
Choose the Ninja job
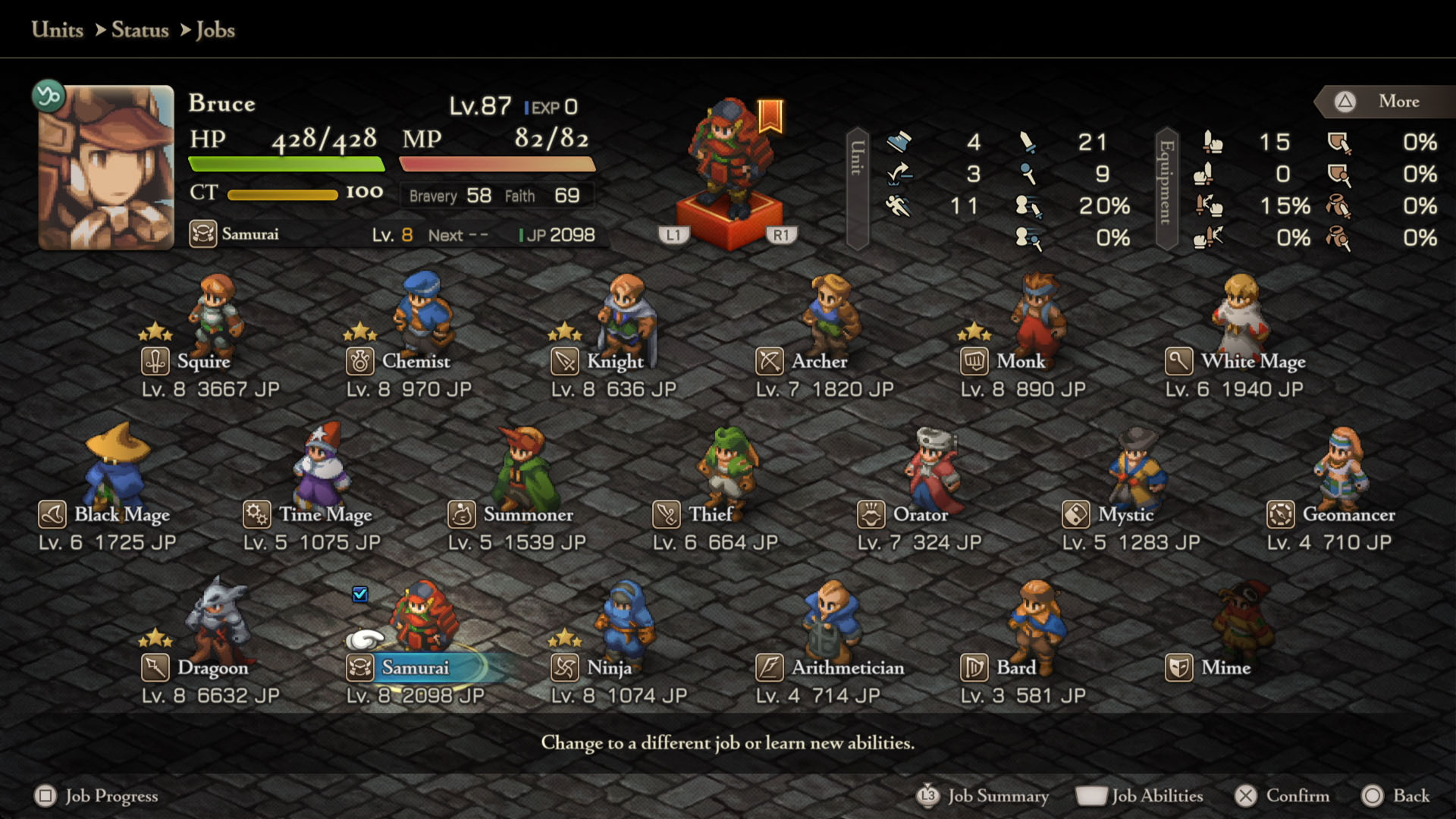coord(609,668)
